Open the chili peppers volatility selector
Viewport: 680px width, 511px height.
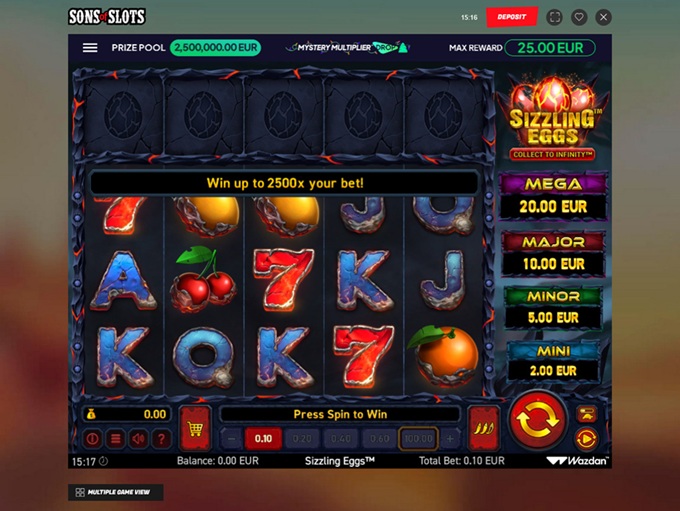coord(484,429)
